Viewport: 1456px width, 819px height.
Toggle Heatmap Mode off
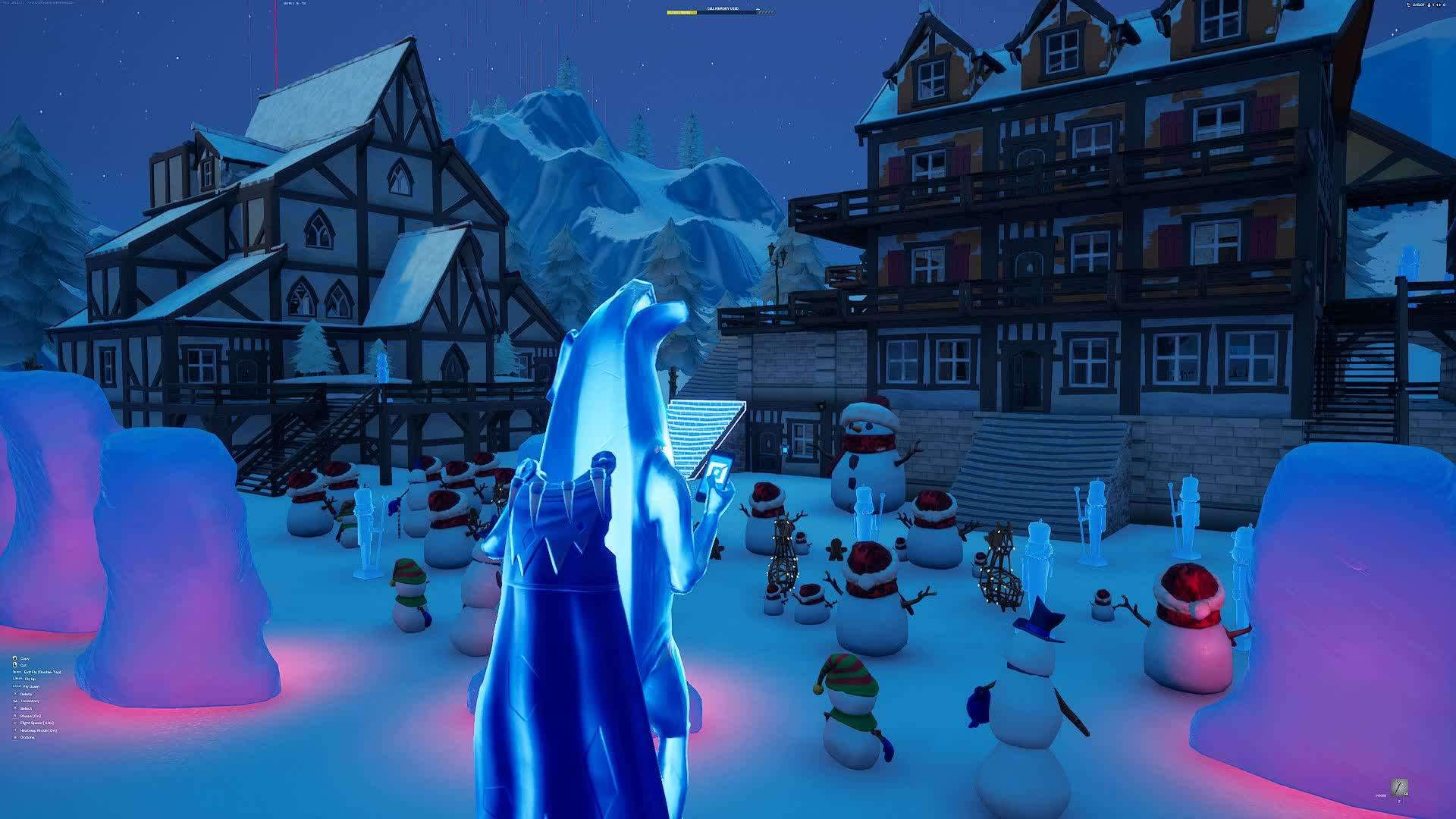click(38, 730)
